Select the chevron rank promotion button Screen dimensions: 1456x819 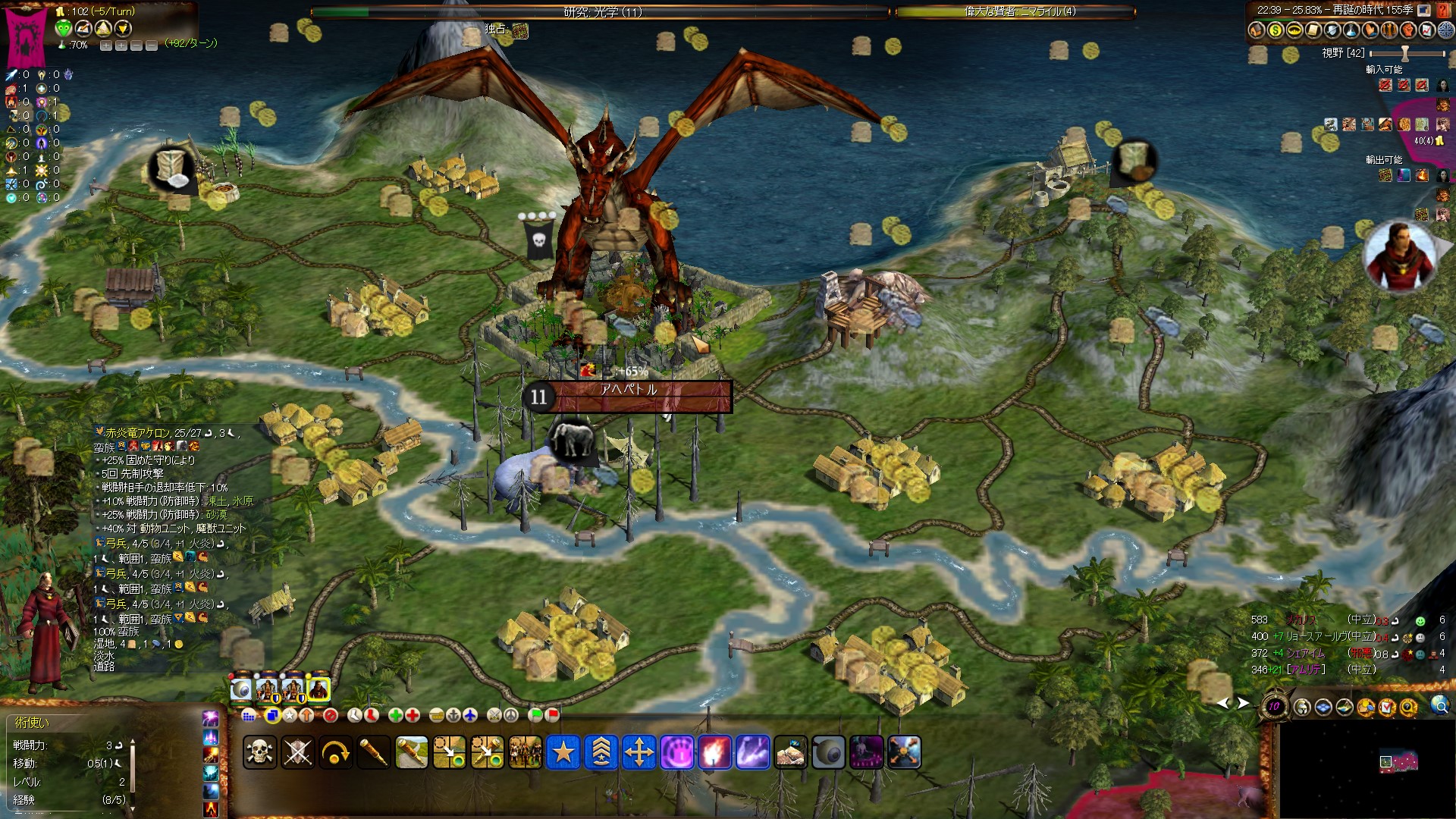tap(601, 752)
